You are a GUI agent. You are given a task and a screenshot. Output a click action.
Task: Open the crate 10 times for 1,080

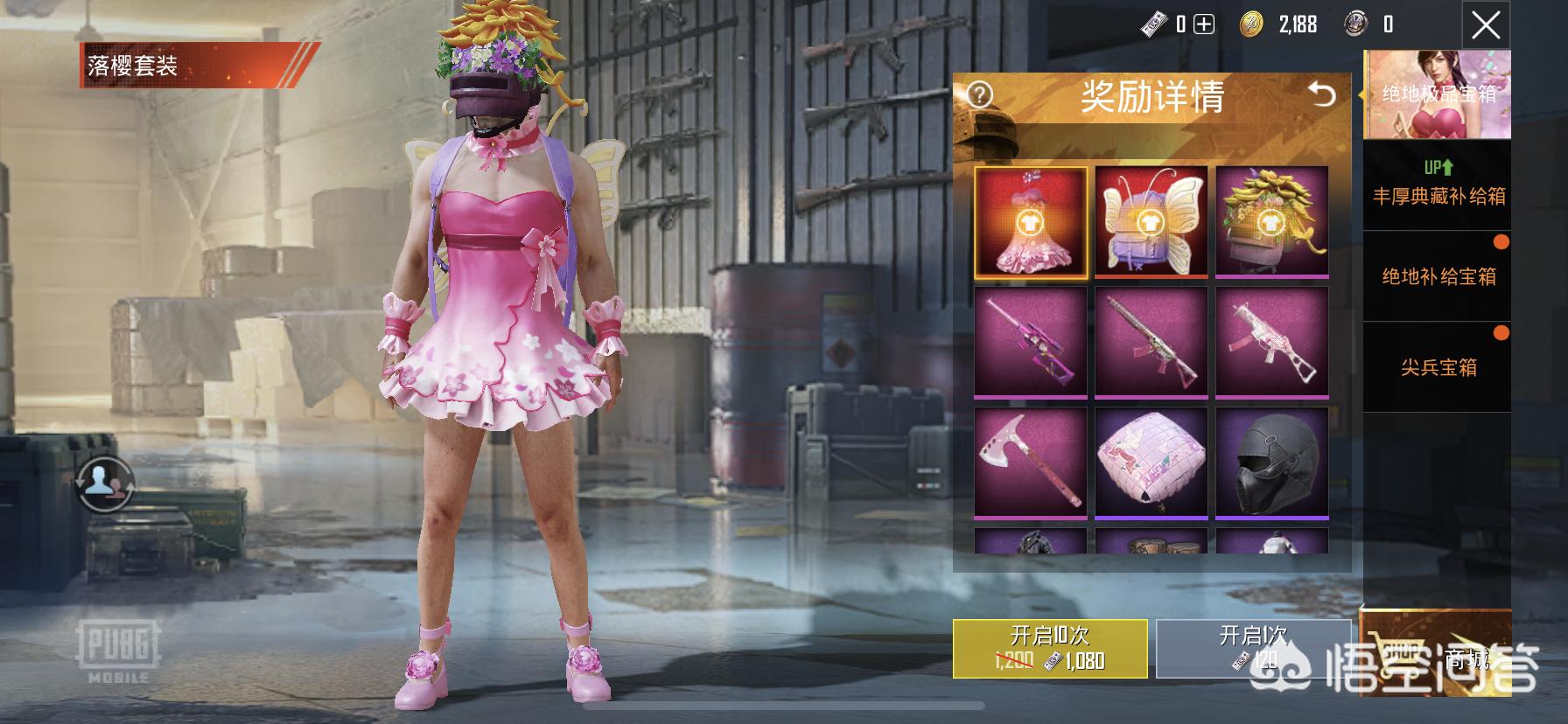pyautogui.click(x=1049, y=649)
